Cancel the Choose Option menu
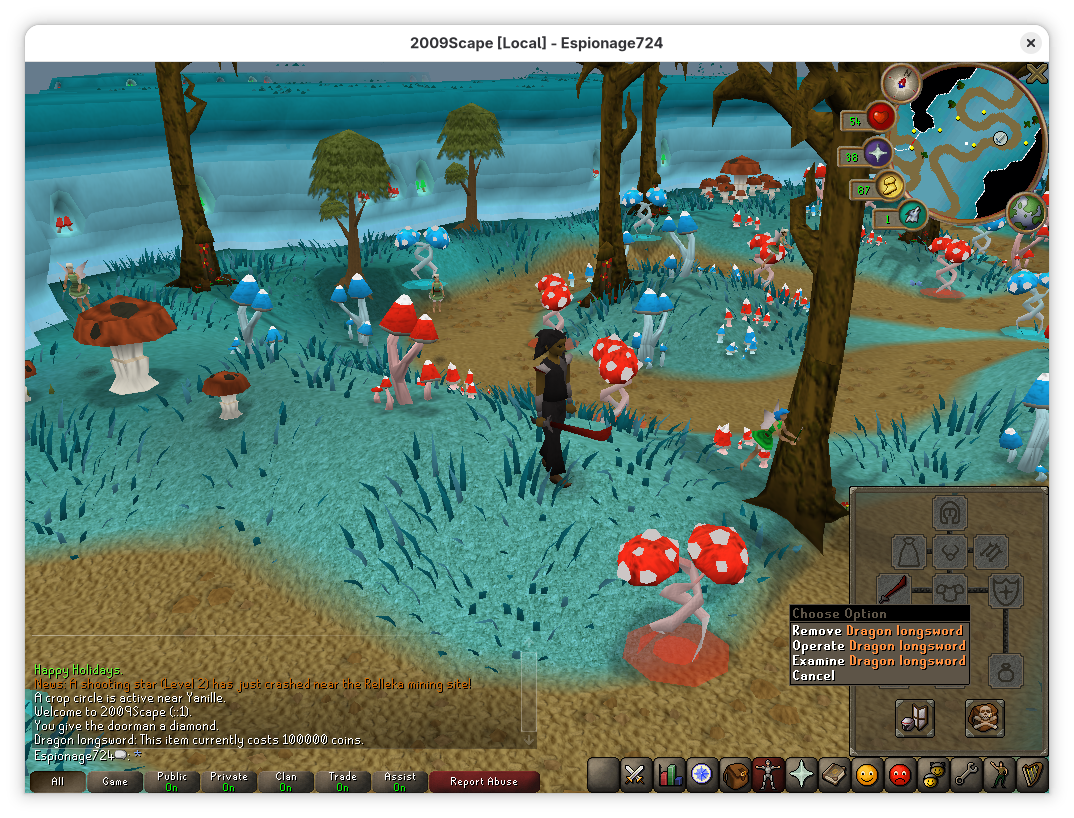Image resolution: width=1074 pixels, height=818 pixels. click(813, 676)
